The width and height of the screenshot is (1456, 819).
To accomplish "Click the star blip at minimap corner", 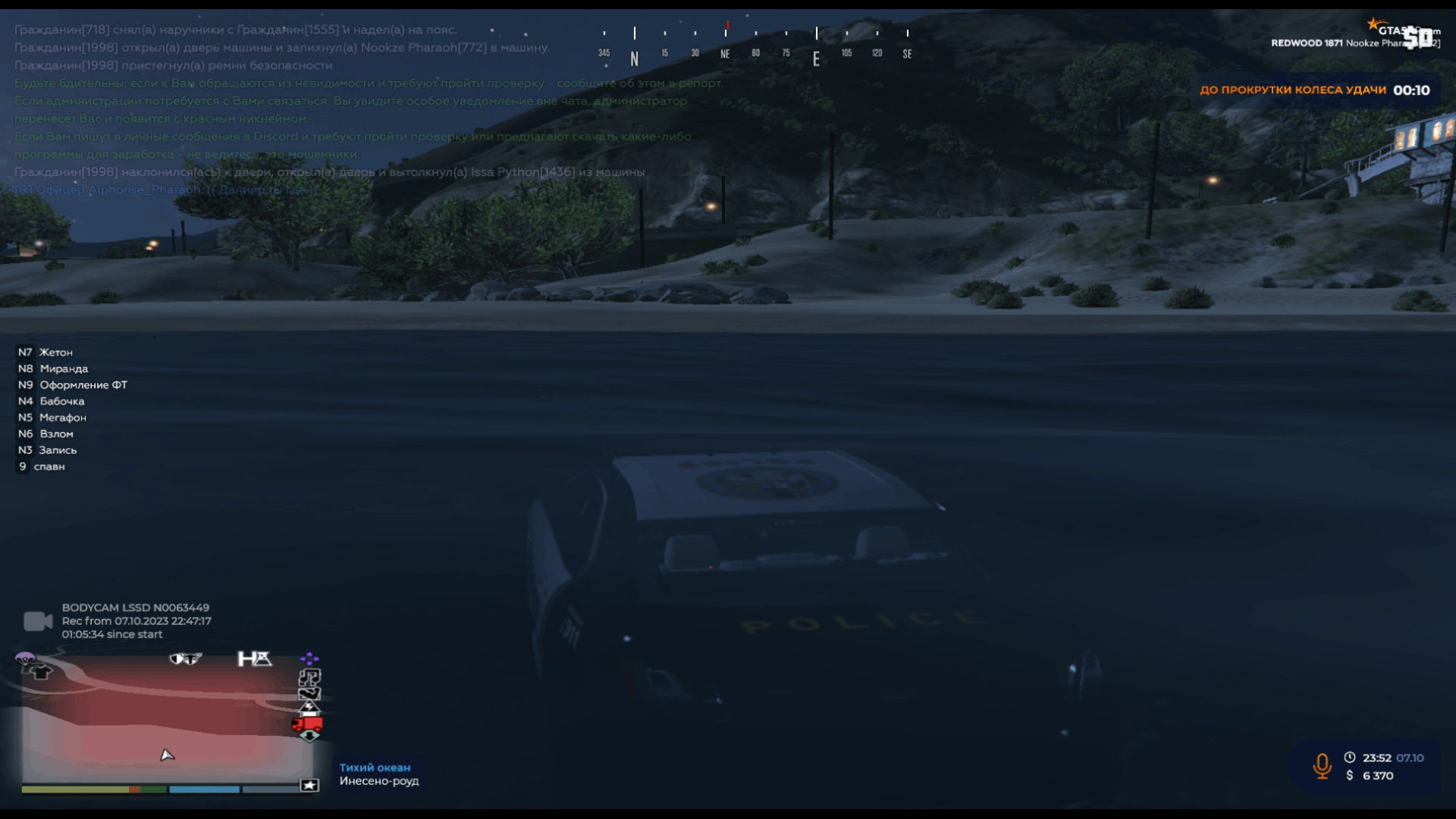I will point(309,786).
